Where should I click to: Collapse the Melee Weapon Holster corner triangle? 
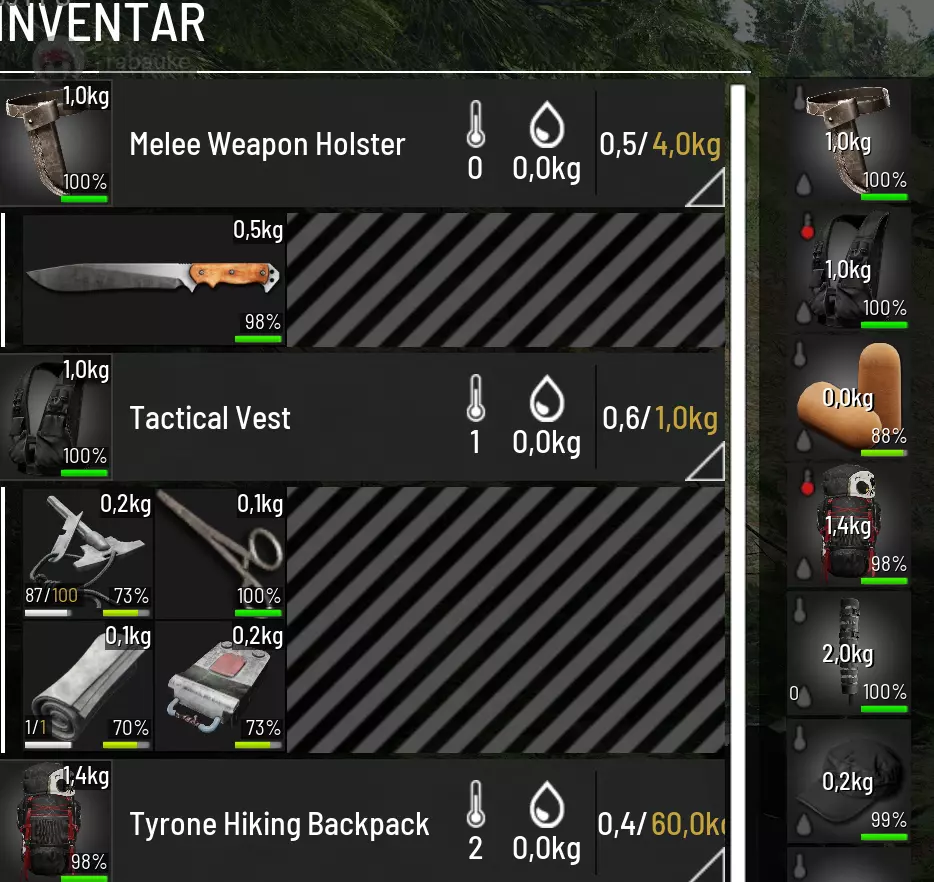tap(708, 188)
